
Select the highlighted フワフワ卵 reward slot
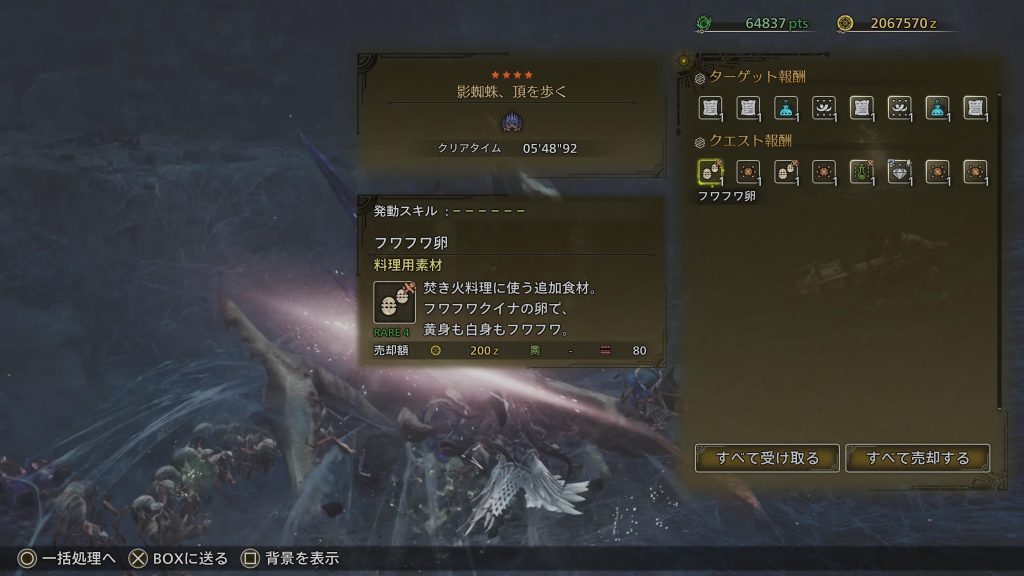(710, 172)
